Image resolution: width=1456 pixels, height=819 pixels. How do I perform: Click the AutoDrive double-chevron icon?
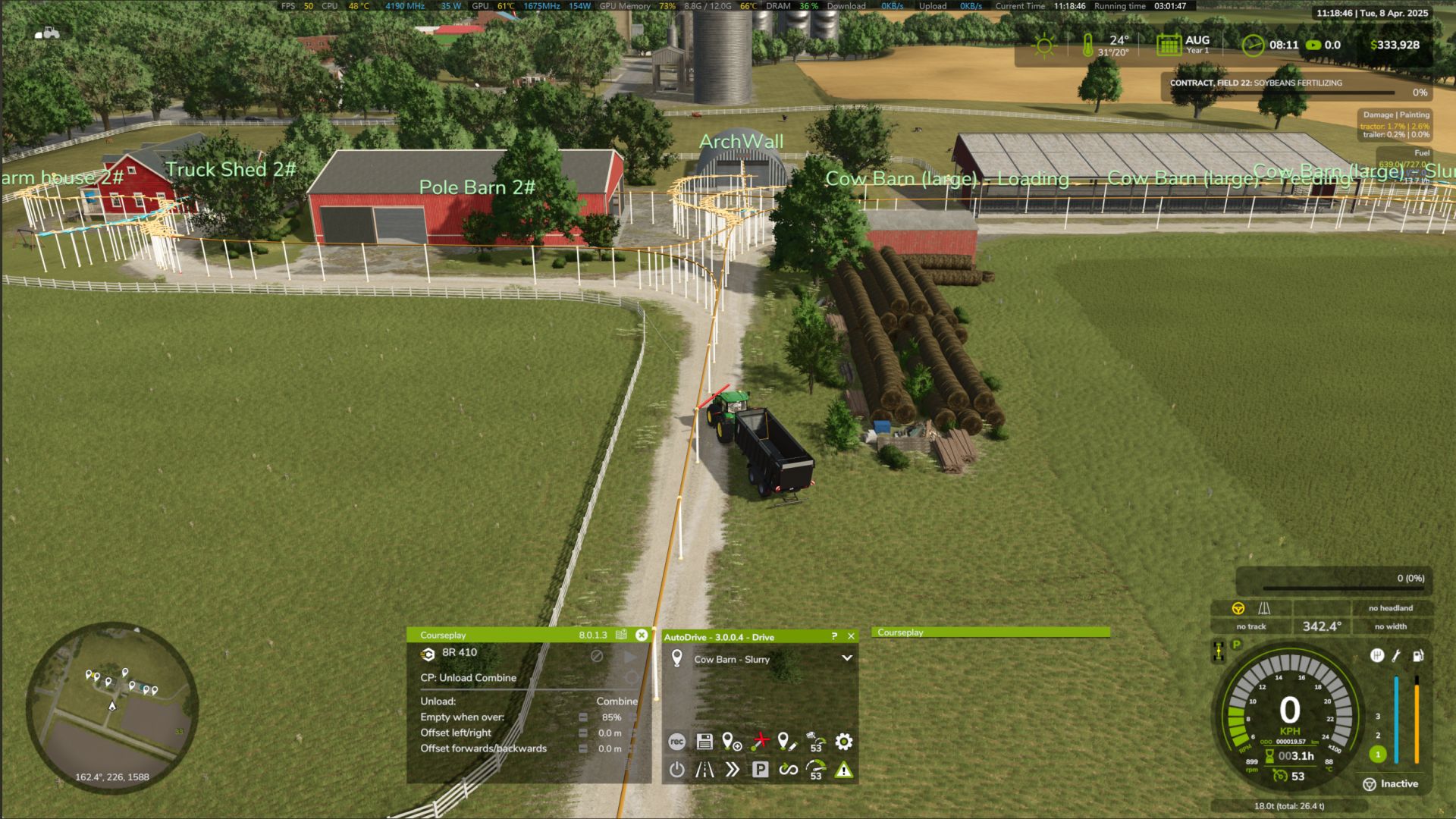point(732,770)
